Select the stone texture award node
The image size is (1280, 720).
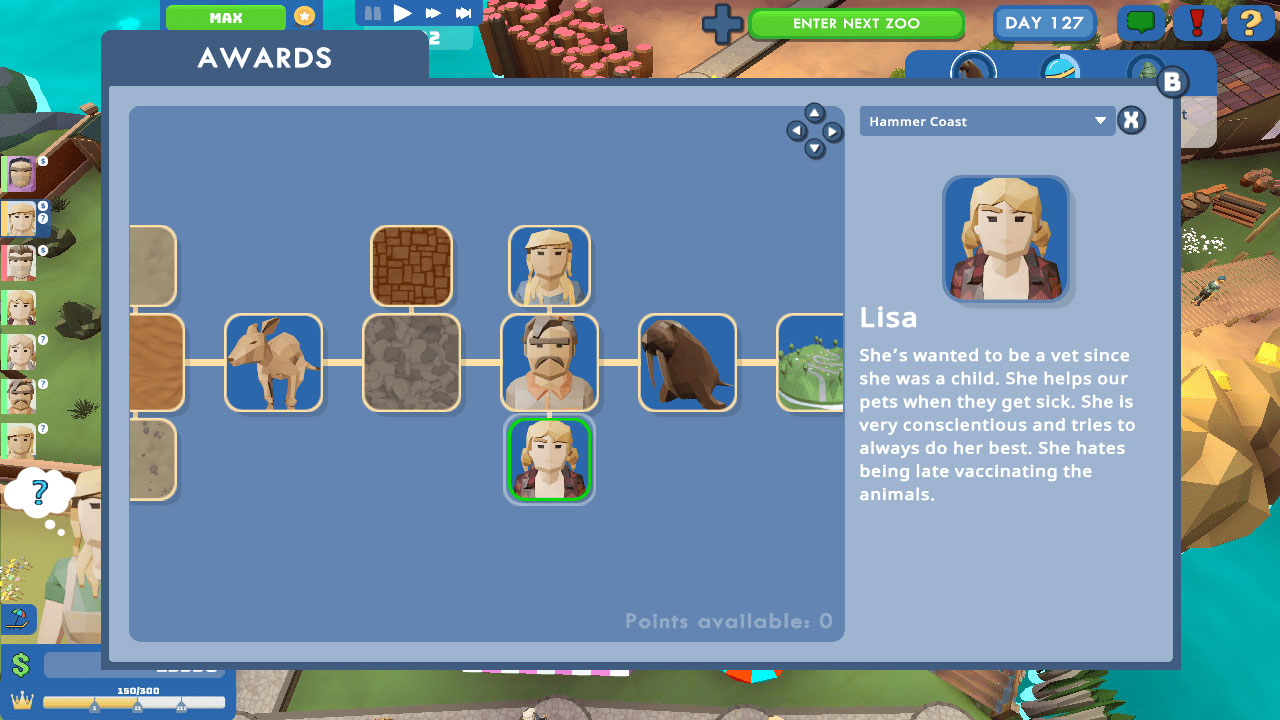pos(411,363)
